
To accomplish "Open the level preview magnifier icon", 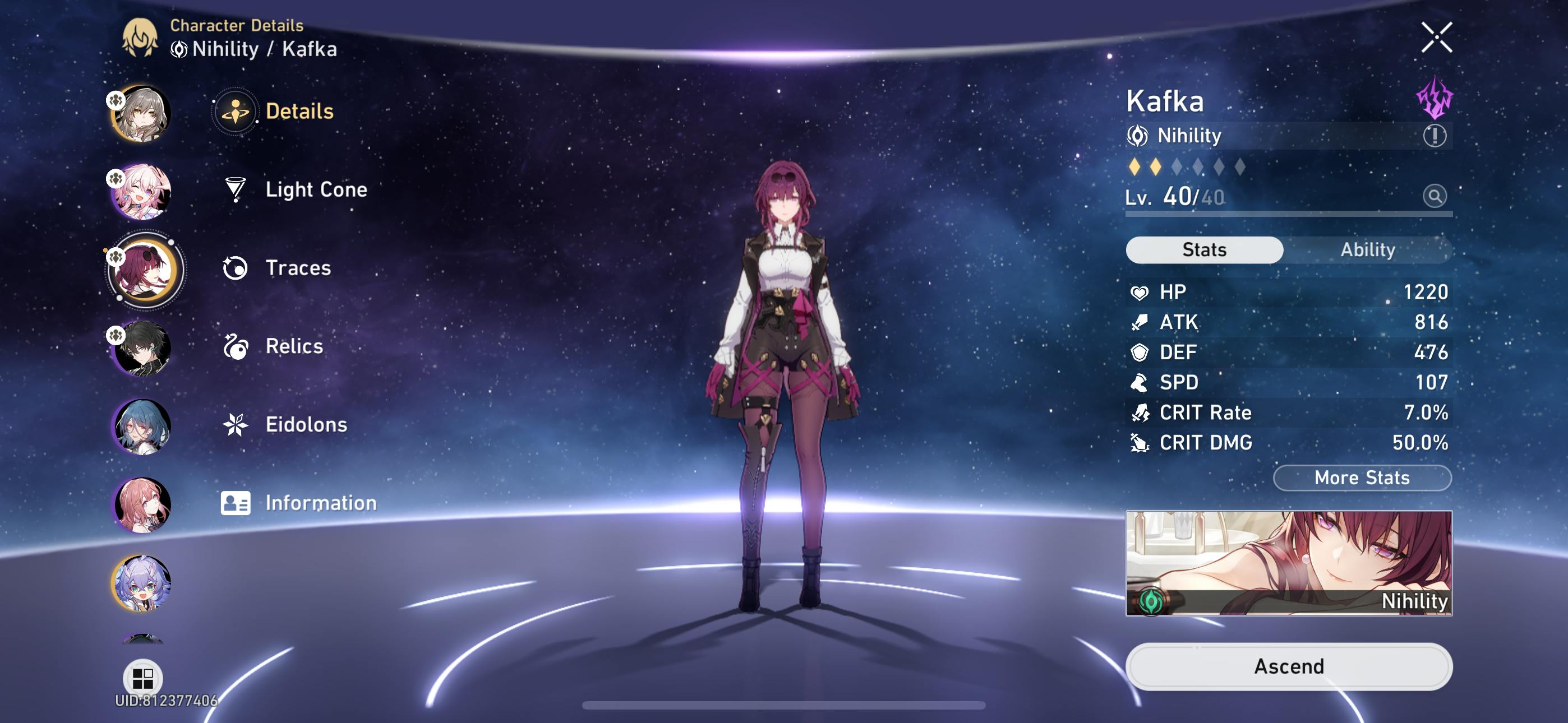I will (x=1433, y=196).
